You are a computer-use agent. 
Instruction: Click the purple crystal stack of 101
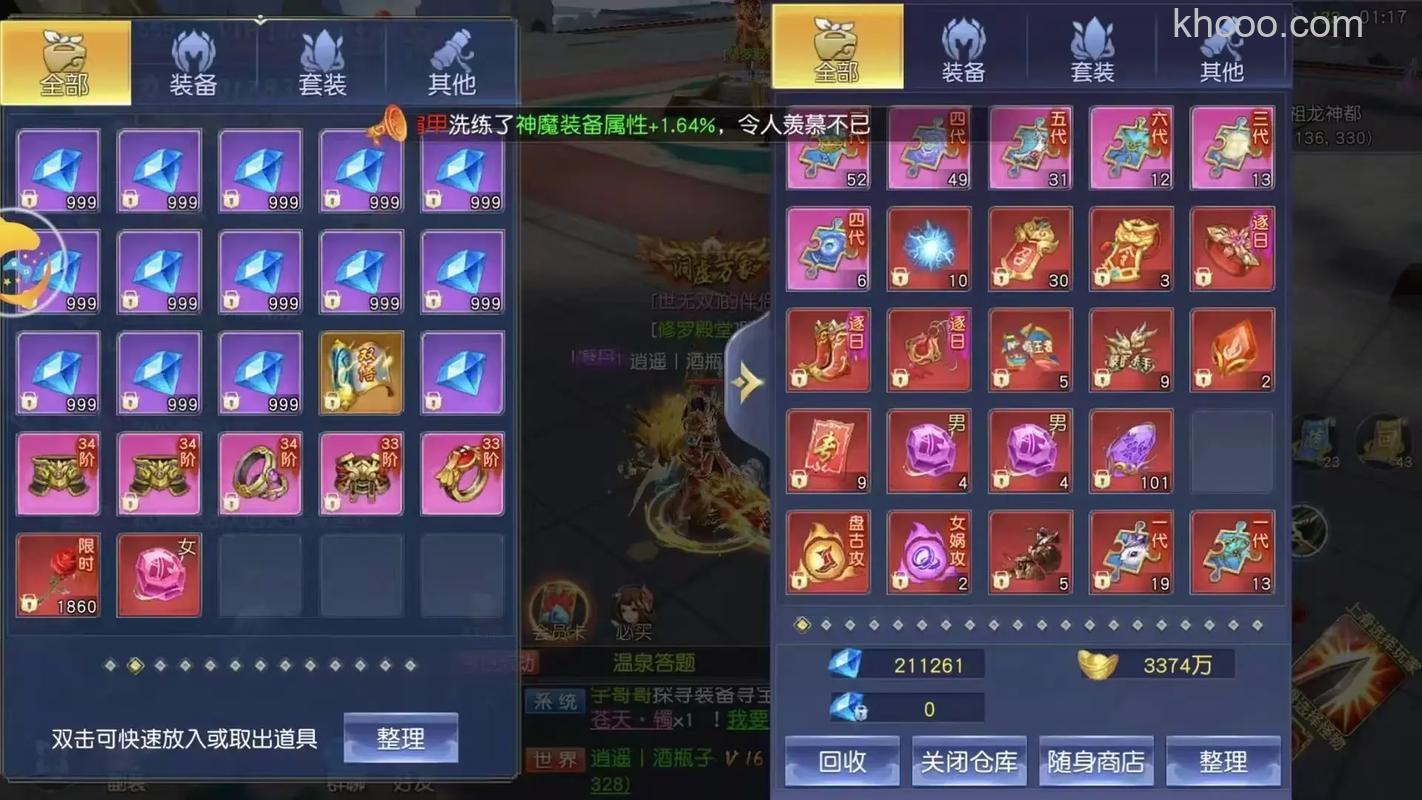pos(1131,451)
